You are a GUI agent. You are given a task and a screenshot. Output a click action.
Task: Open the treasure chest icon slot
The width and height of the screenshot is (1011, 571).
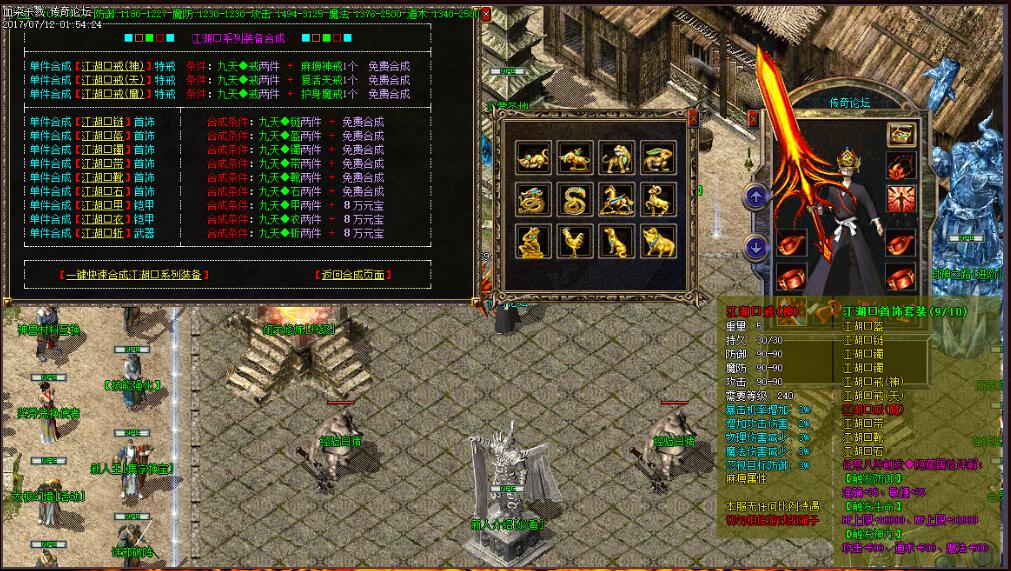[900, 135]
